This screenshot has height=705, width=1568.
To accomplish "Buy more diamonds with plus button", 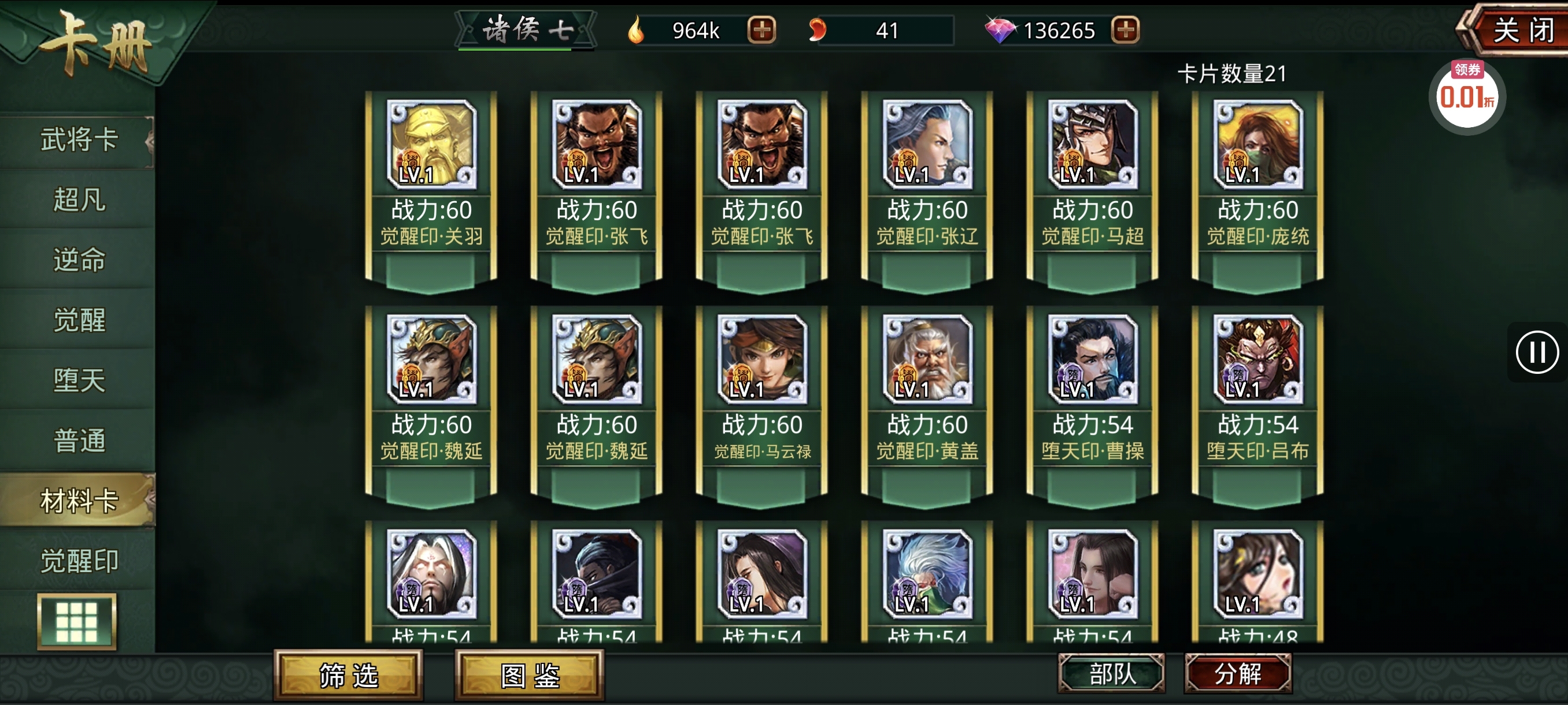I will (1126, 30).
